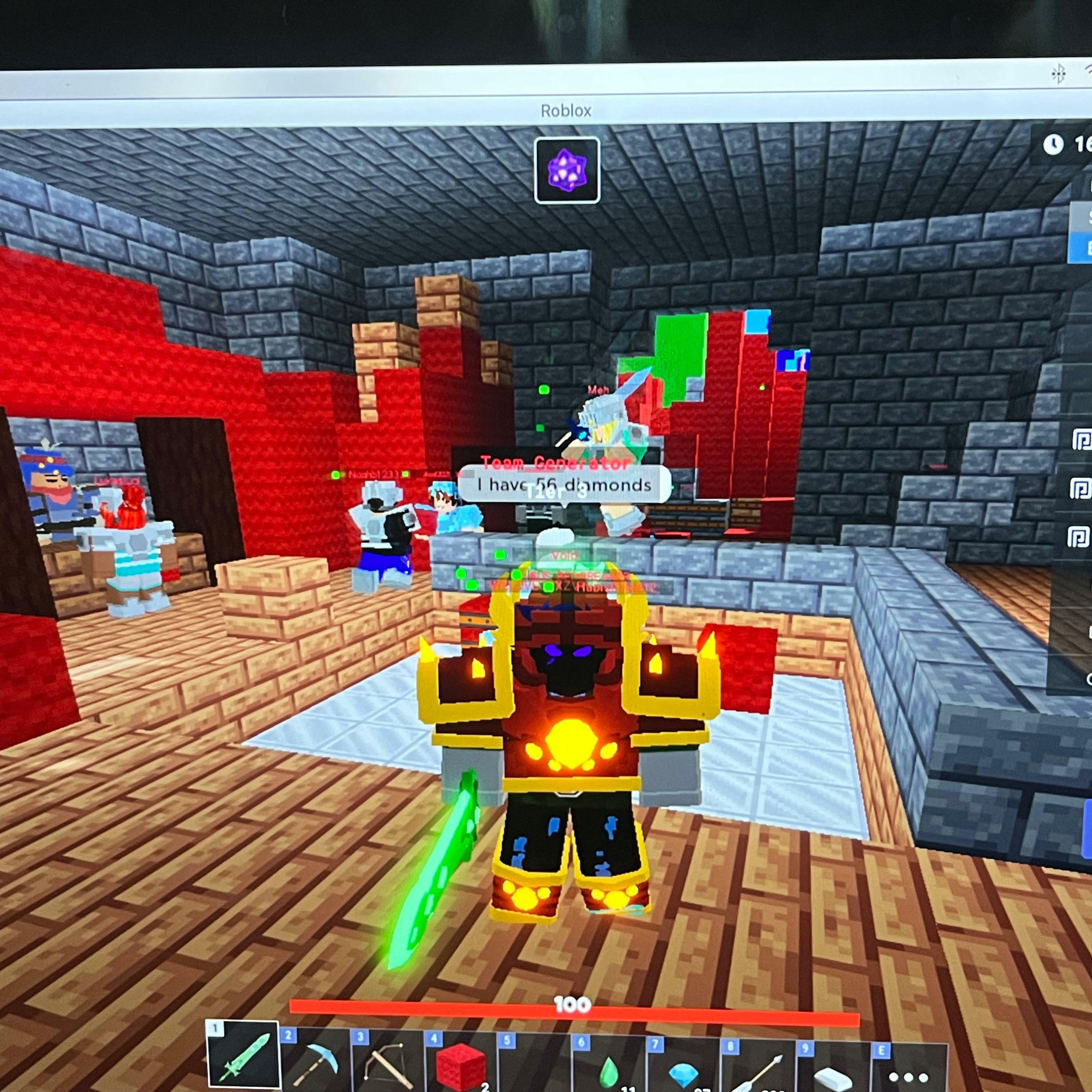Click the purple crystal icon at top
The width and height of the screenshot is (1092, 1092).
point(567,170)
